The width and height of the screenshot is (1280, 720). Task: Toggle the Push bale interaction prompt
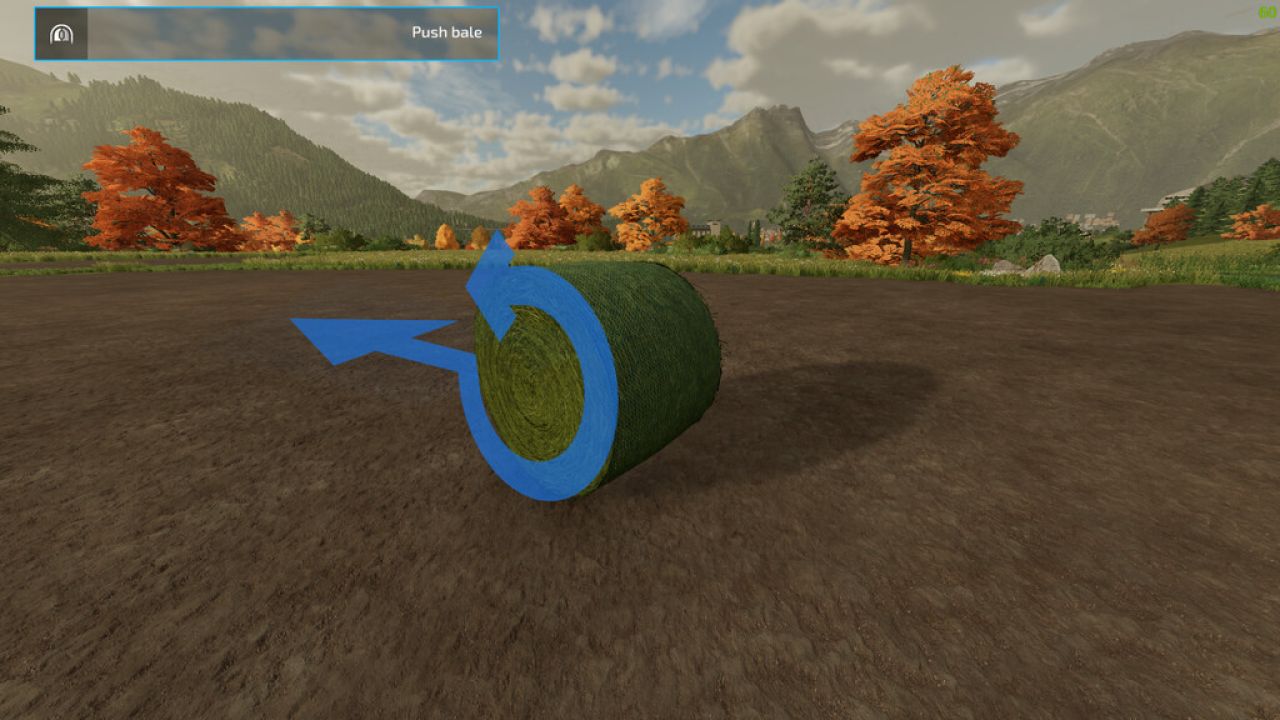click(x=267, y=31)
